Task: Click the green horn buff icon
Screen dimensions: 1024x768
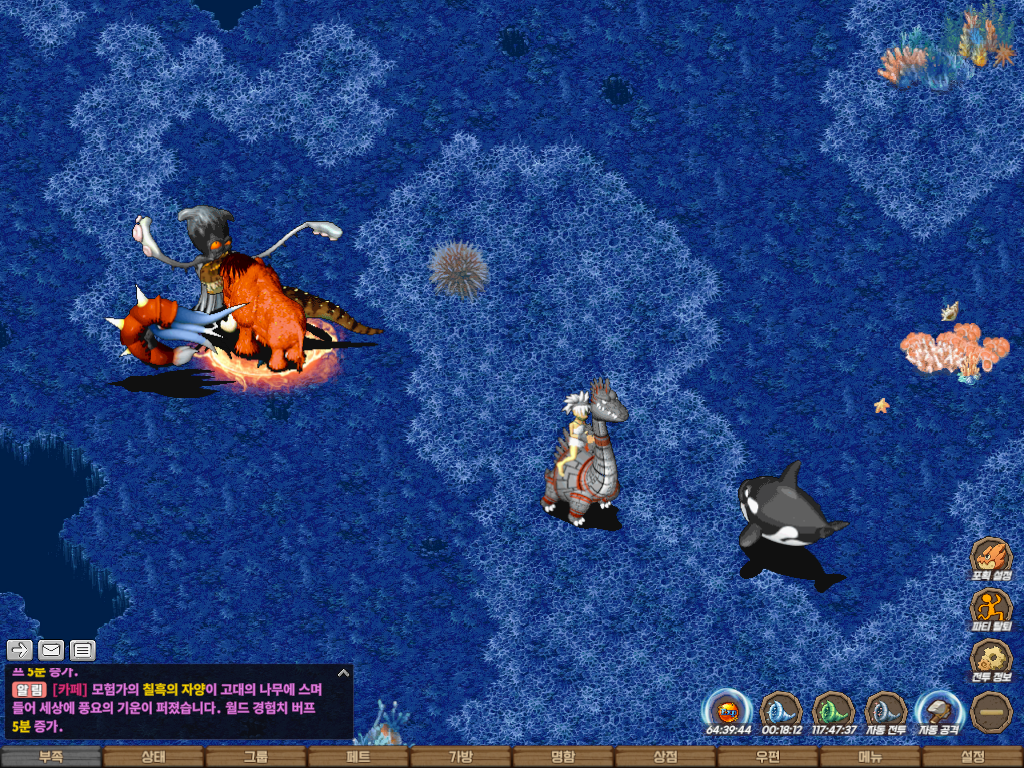Action: 833,709
